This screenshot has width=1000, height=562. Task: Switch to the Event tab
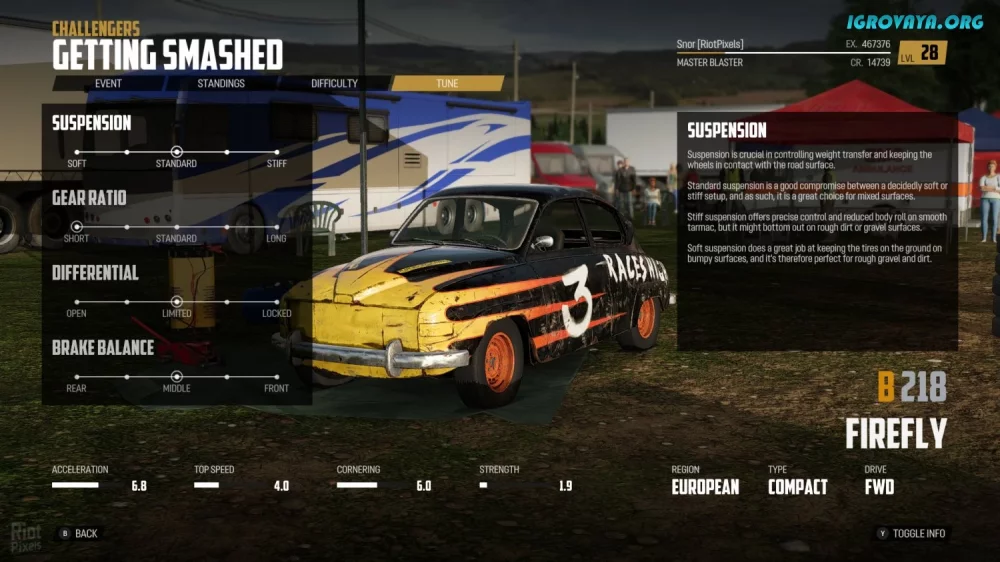108,83
